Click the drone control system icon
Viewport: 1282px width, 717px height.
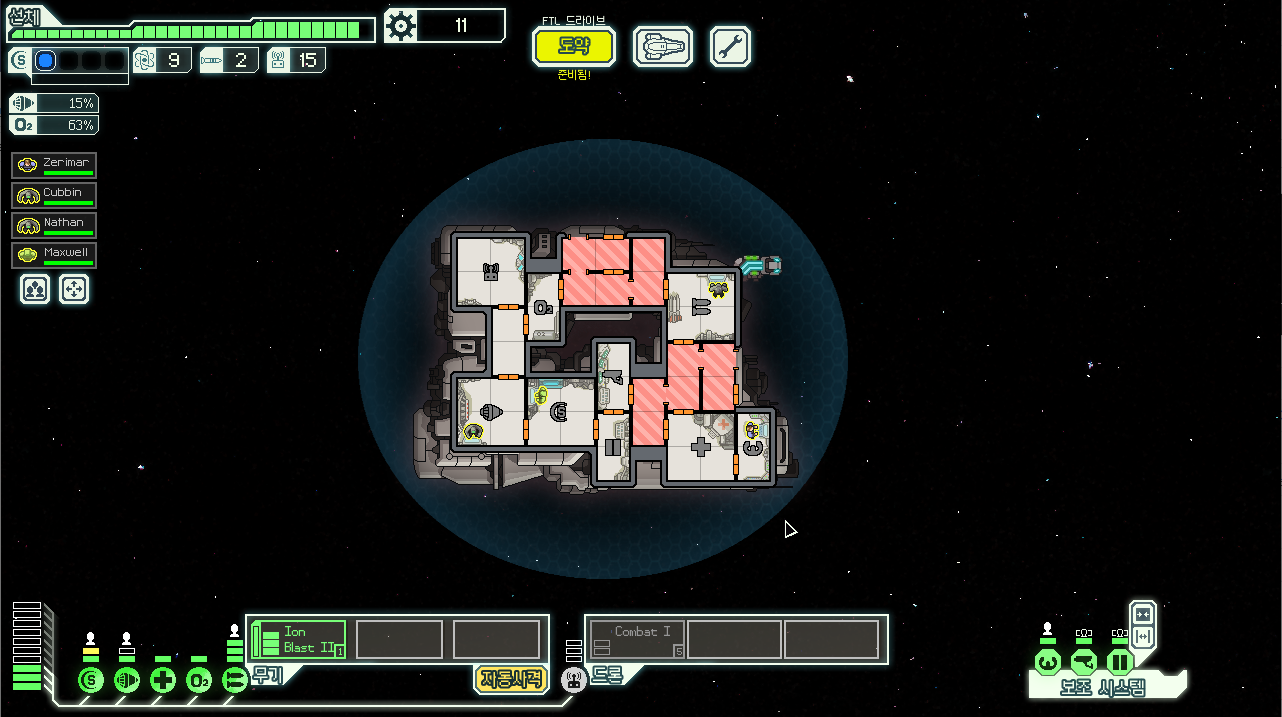[573, 681]
